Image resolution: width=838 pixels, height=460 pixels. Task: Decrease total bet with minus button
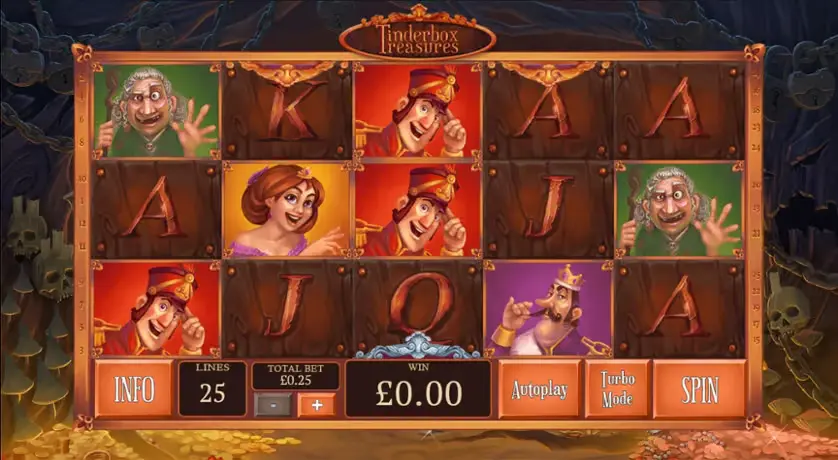(x=274, y=404)
